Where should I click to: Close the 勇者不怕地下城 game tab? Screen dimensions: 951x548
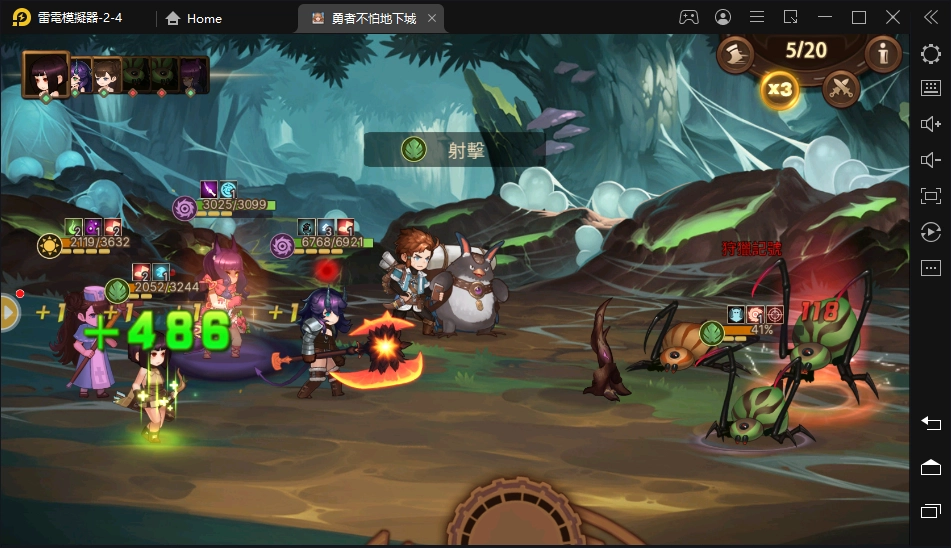click(431, 18)
